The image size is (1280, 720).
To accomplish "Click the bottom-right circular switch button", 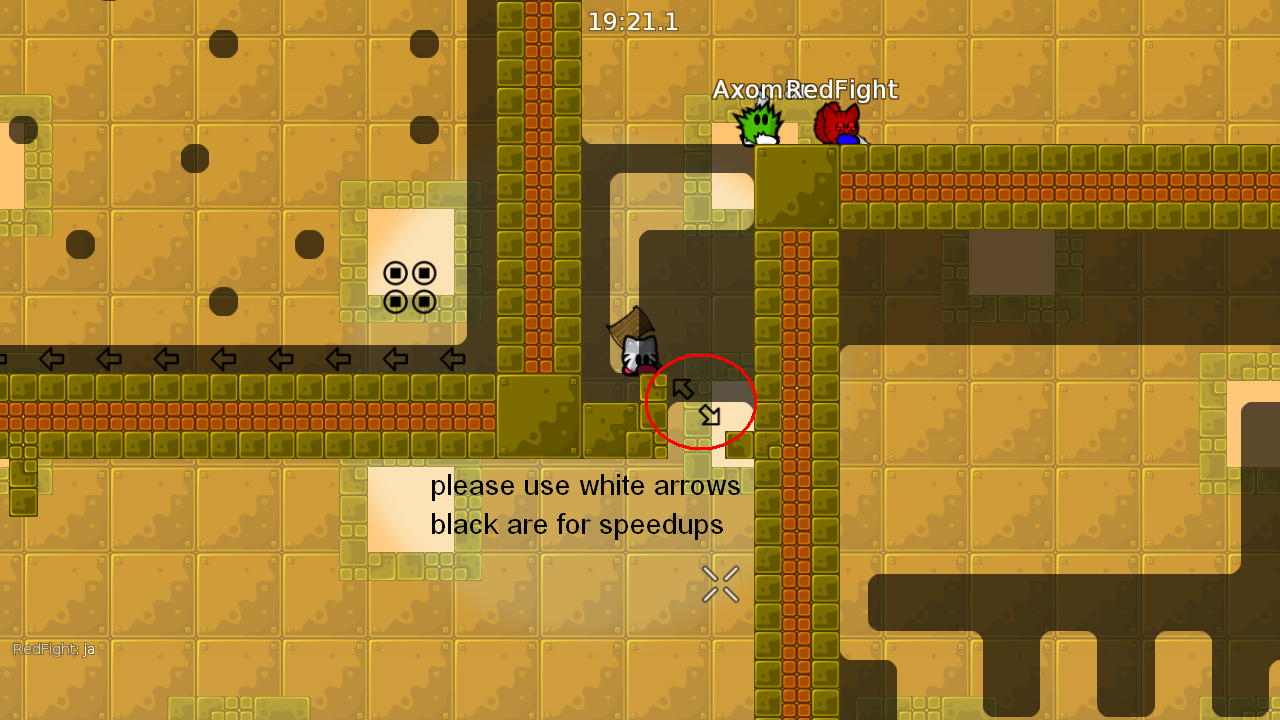I will click(x=423, y=302).
